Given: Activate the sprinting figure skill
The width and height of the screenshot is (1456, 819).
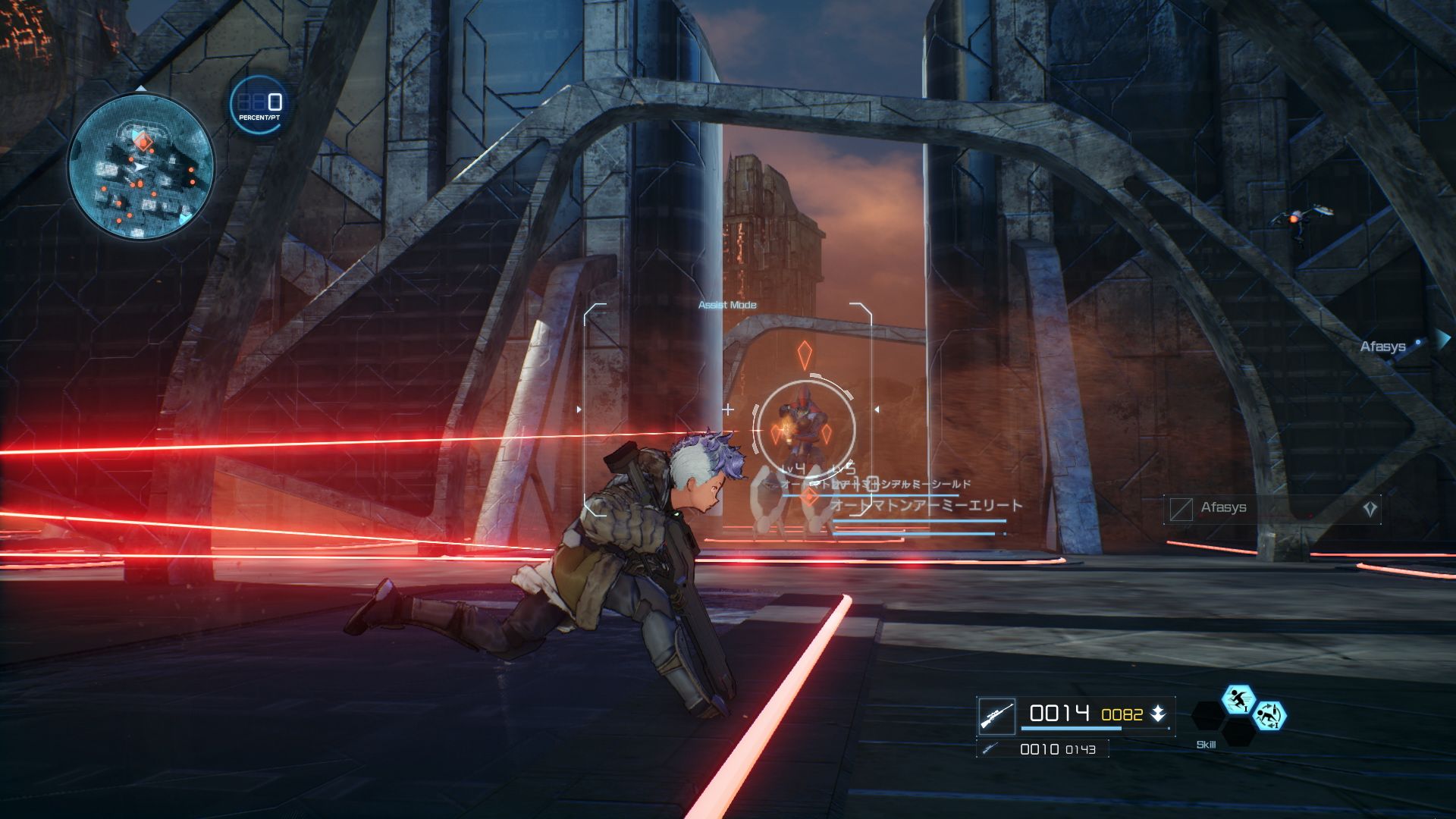Looking at the screenshot, I should [x=1238, y=699].
